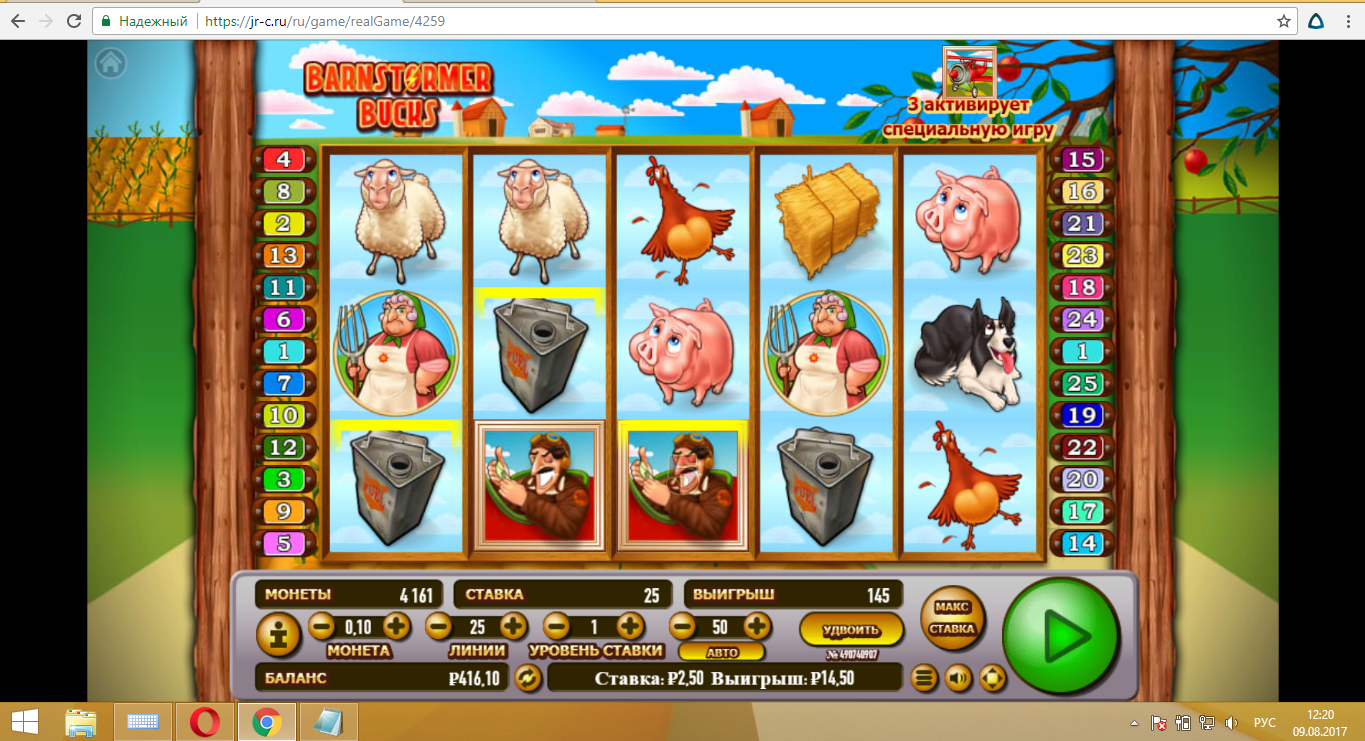Switch to fullscreen with the arrows icon
This screenshot has width=1365, height=741.
pyautogui.click(x=991, y=678)
